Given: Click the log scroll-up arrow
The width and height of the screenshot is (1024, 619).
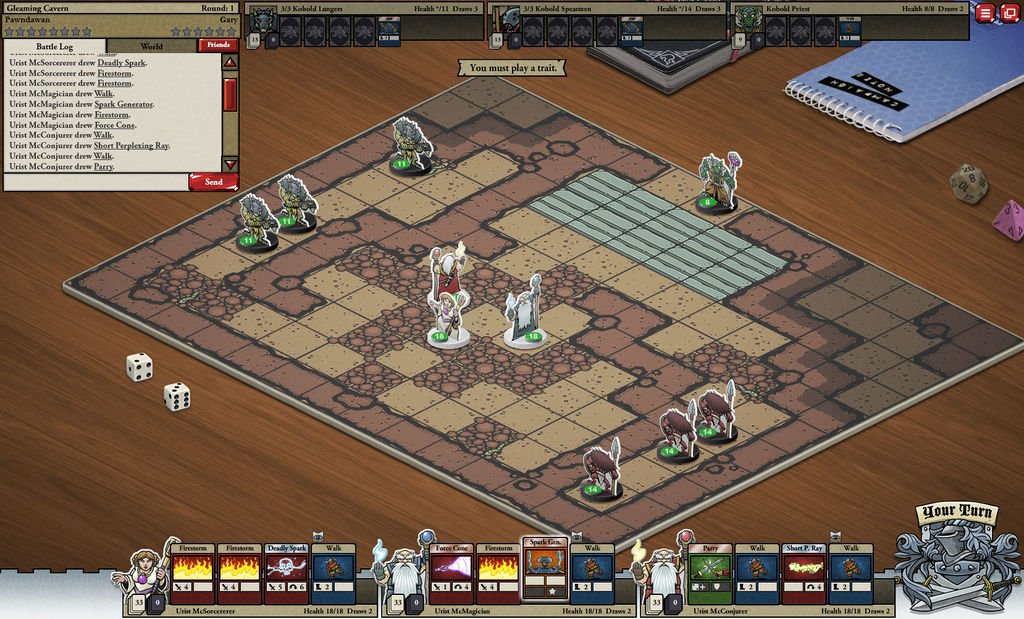Looking at the screenshot, I should (x=230, y=62).
